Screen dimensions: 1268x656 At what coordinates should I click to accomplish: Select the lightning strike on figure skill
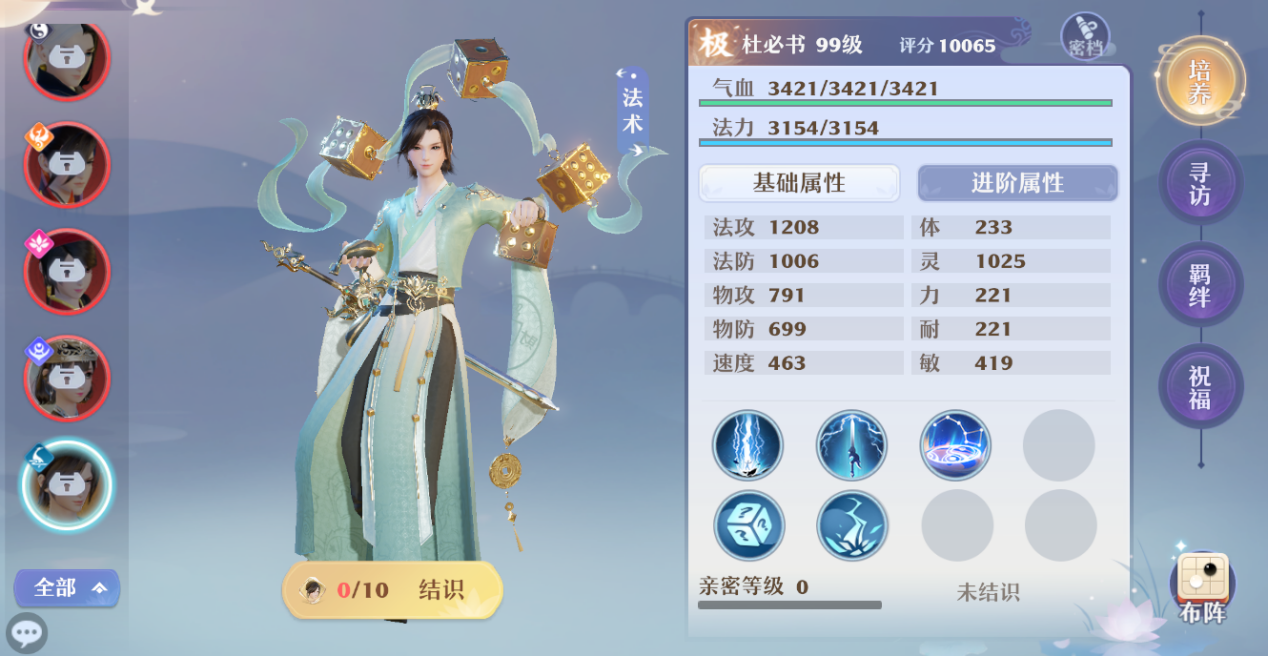click(x=852, y=445)
